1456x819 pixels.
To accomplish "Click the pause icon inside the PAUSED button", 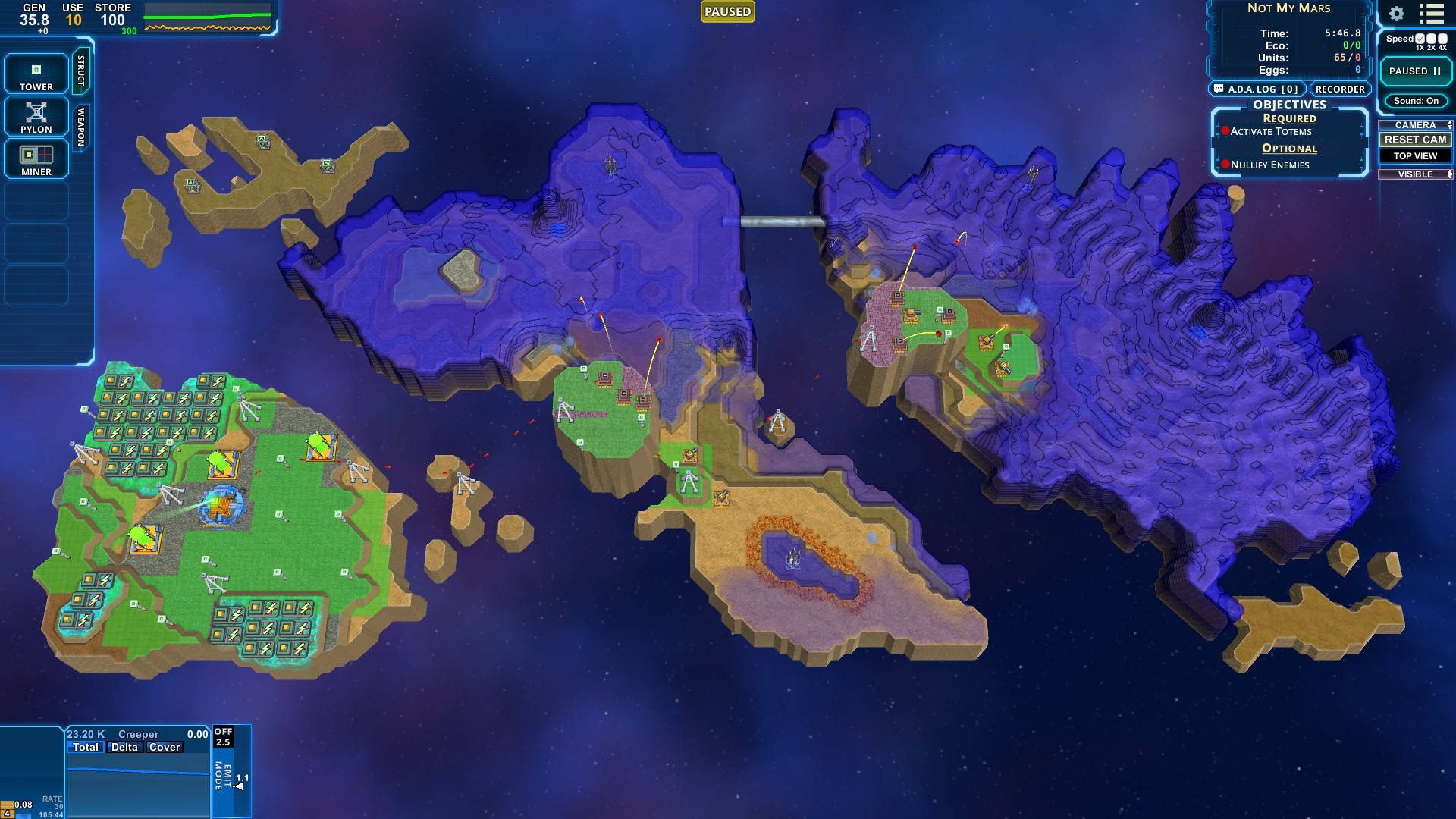I will click(1436, 71).
